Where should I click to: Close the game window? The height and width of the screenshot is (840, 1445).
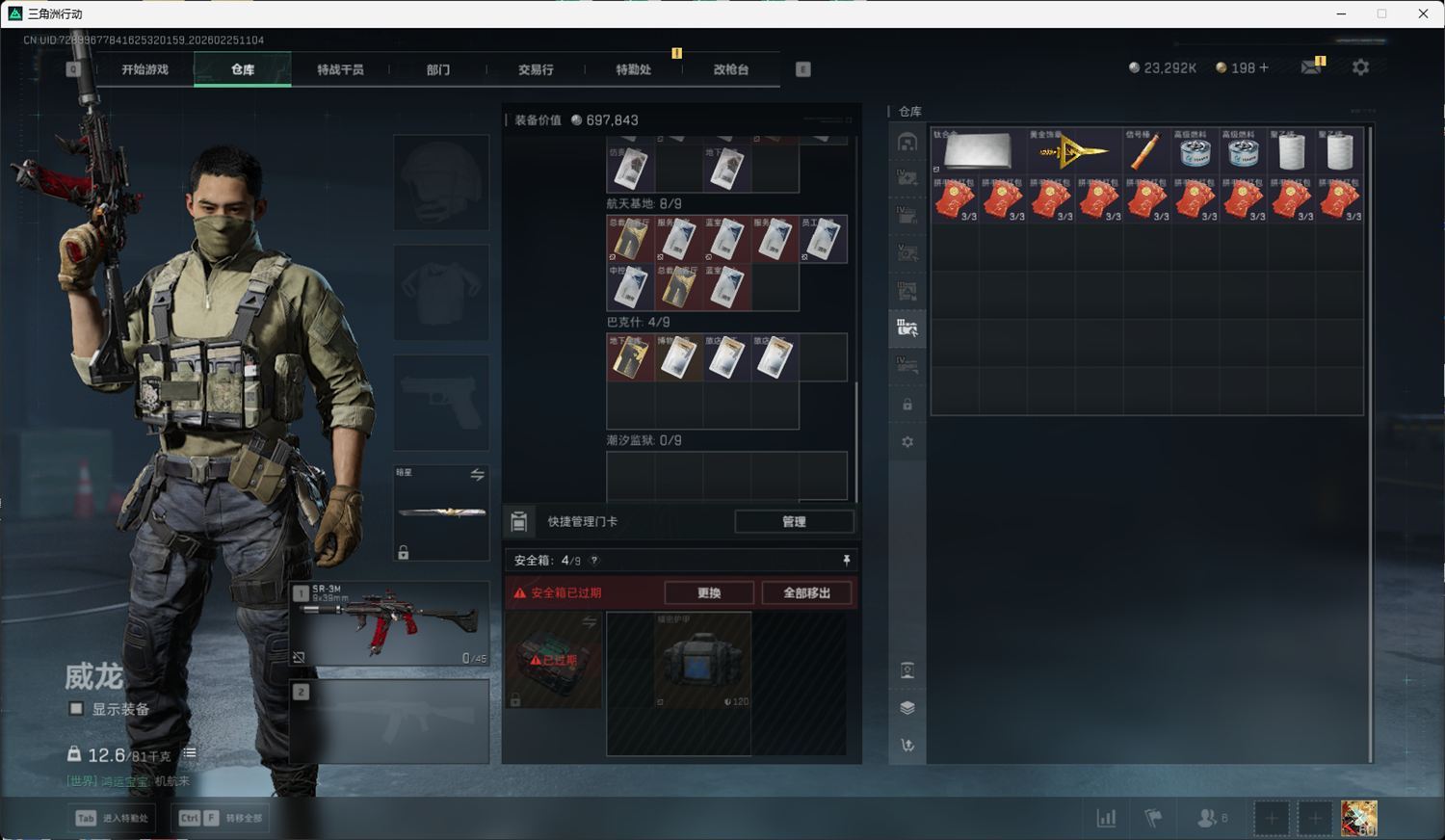coord(1423,13)
